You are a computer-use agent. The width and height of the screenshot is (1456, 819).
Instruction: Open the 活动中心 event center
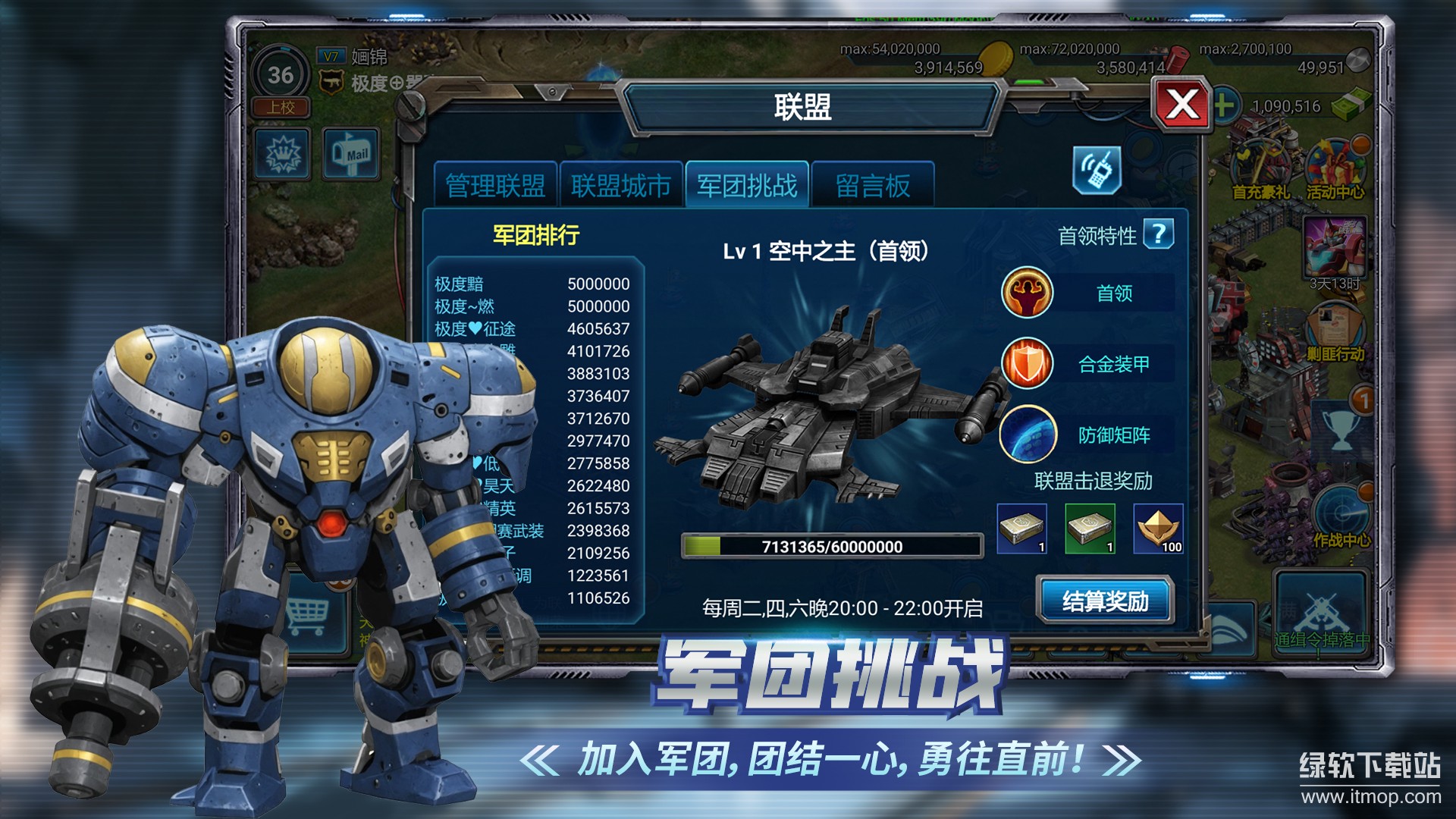pyautogui.click(x=1335, y=170)
